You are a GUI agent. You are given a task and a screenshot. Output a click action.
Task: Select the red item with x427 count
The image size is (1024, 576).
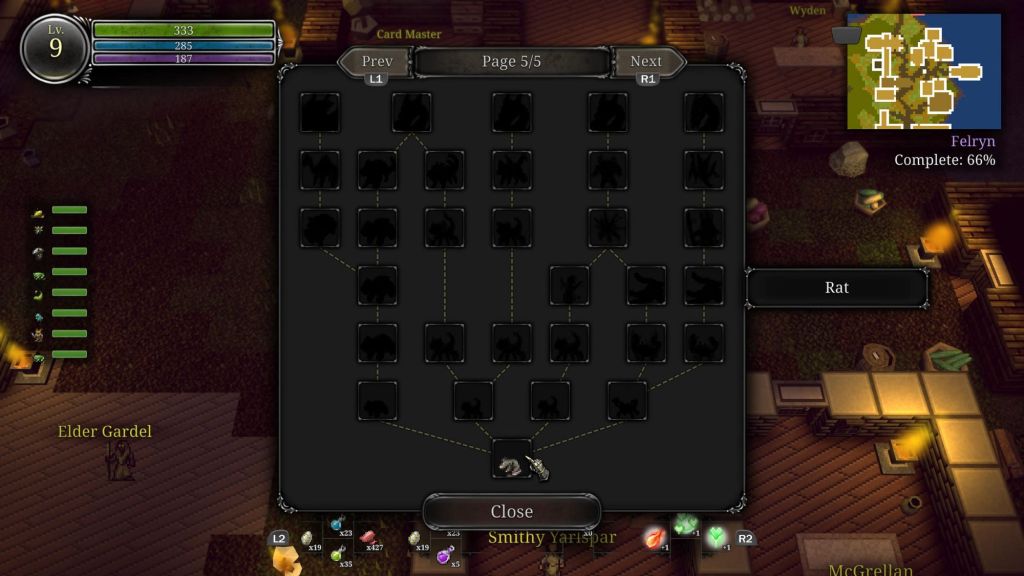pyautogui.click(x=367, y=538)
